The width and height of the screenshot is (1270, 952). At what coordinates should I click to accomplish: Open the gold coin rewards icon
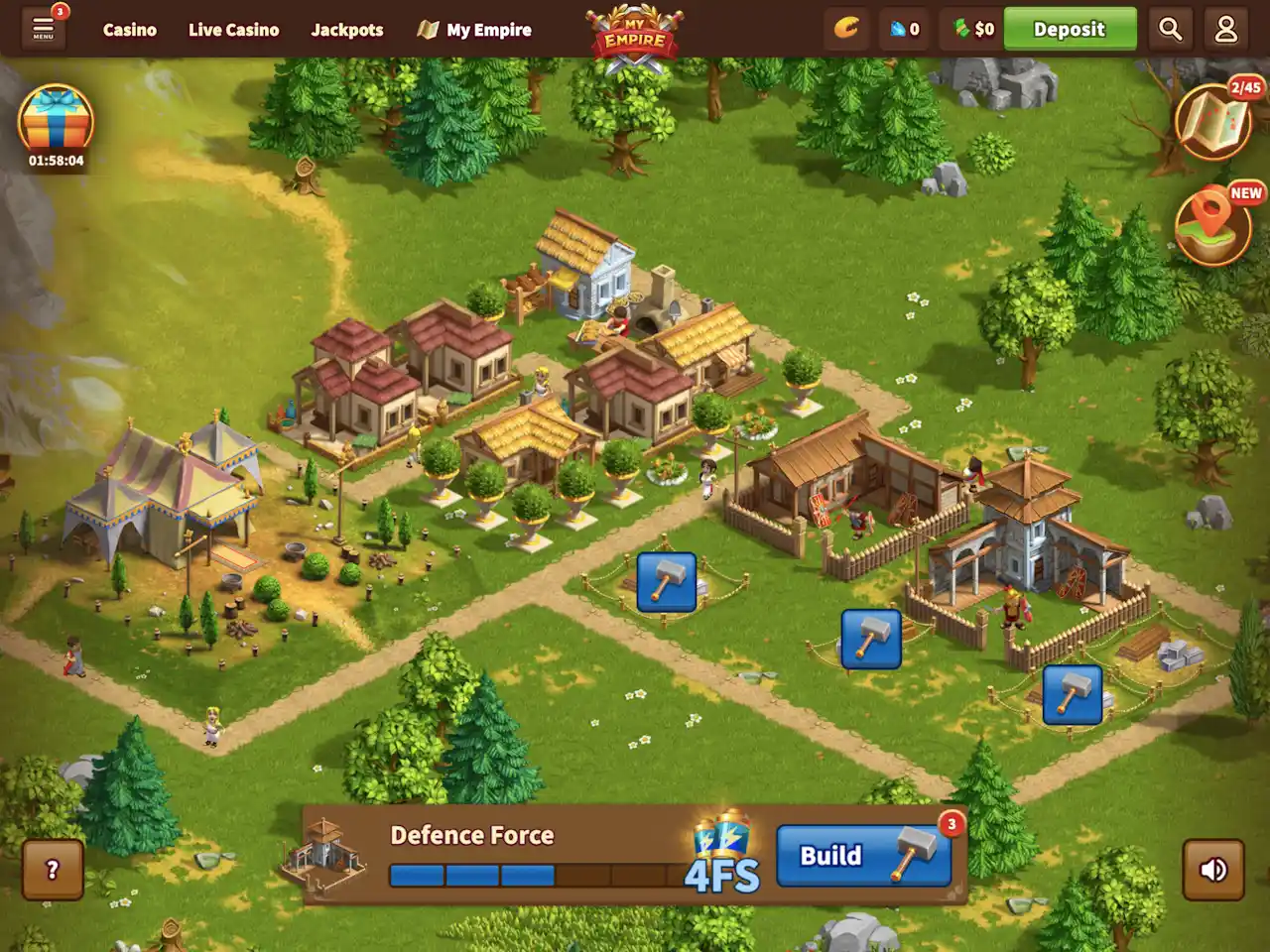point(845,29)
